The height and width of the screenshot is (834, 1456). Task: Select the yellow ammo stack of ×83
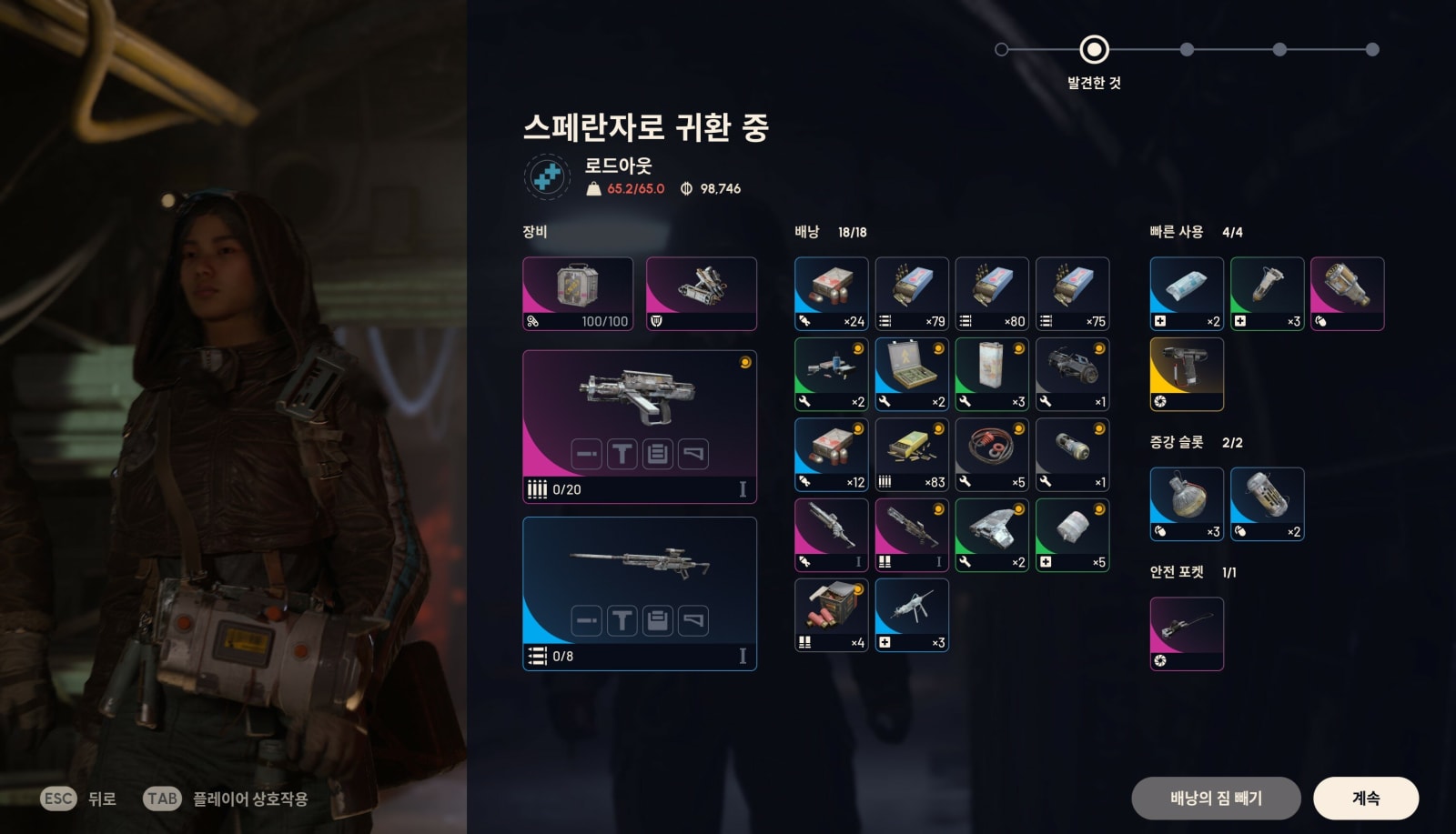(x=911, y=454)
